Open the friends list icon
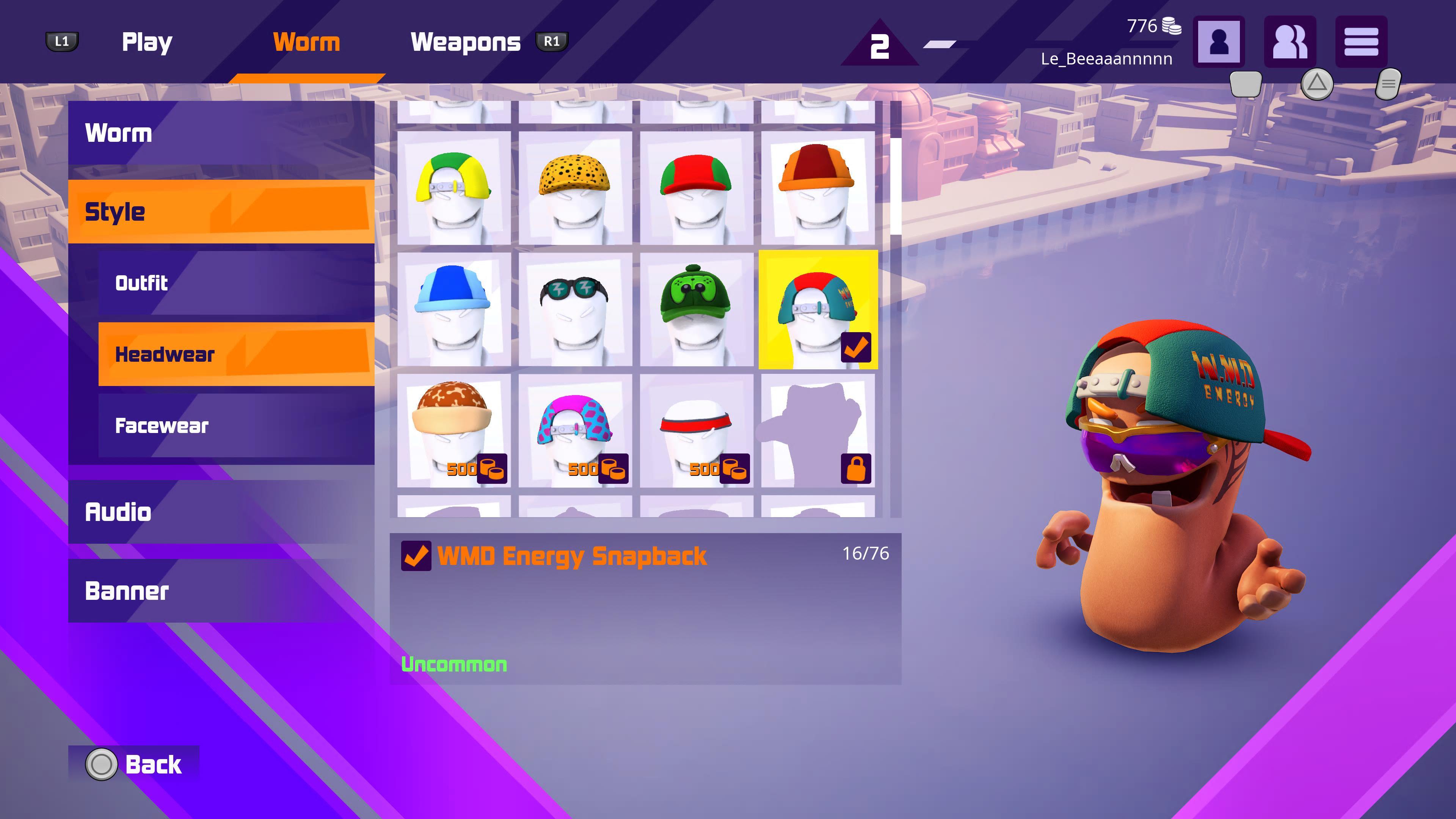This screenshot has height=819, width=1456. pos(1290,42)
